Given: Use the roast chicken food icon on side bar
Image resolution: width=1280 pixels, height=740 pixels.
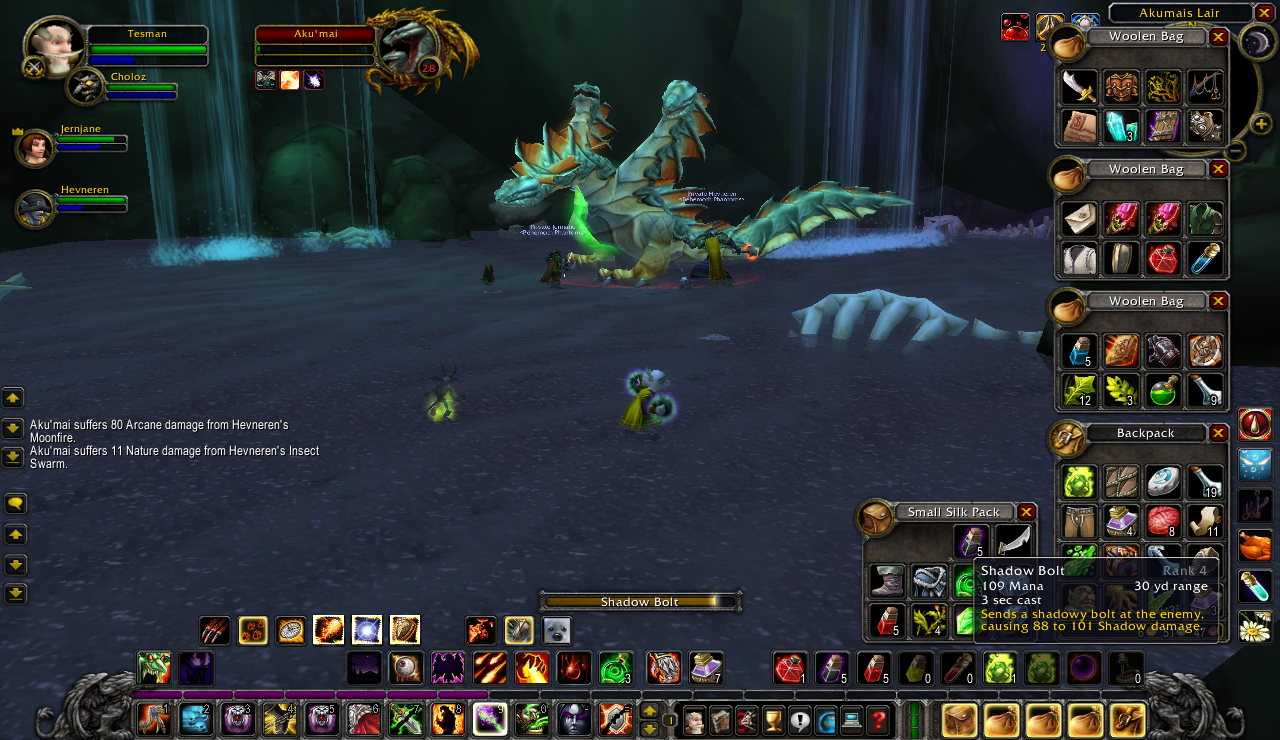Looking at the screenshot, I should tap(1255, 546).
